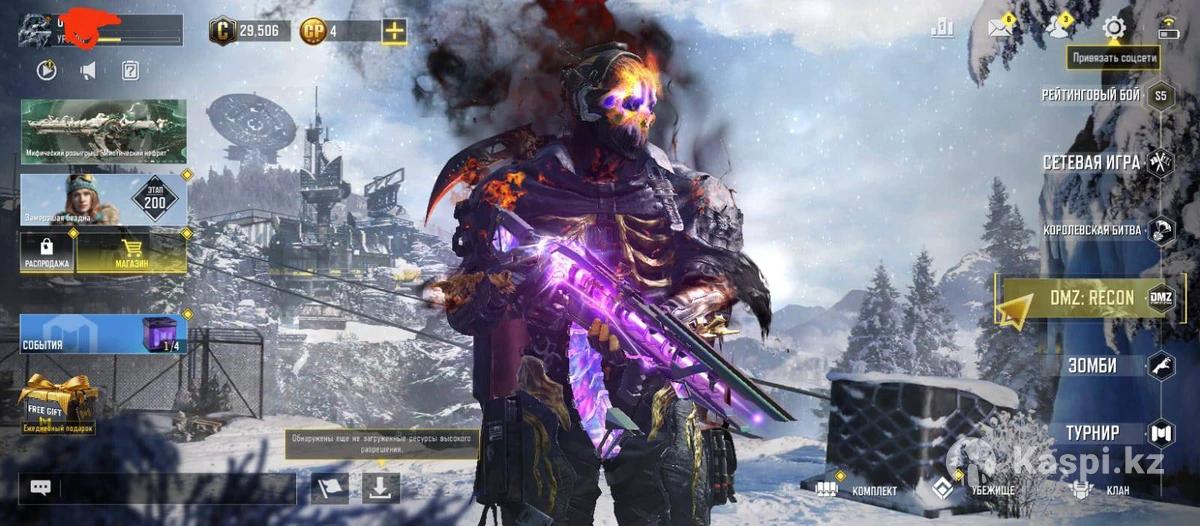Add CP with the yellow plus button
The image size is (1200, 526).
click(395, 31)
